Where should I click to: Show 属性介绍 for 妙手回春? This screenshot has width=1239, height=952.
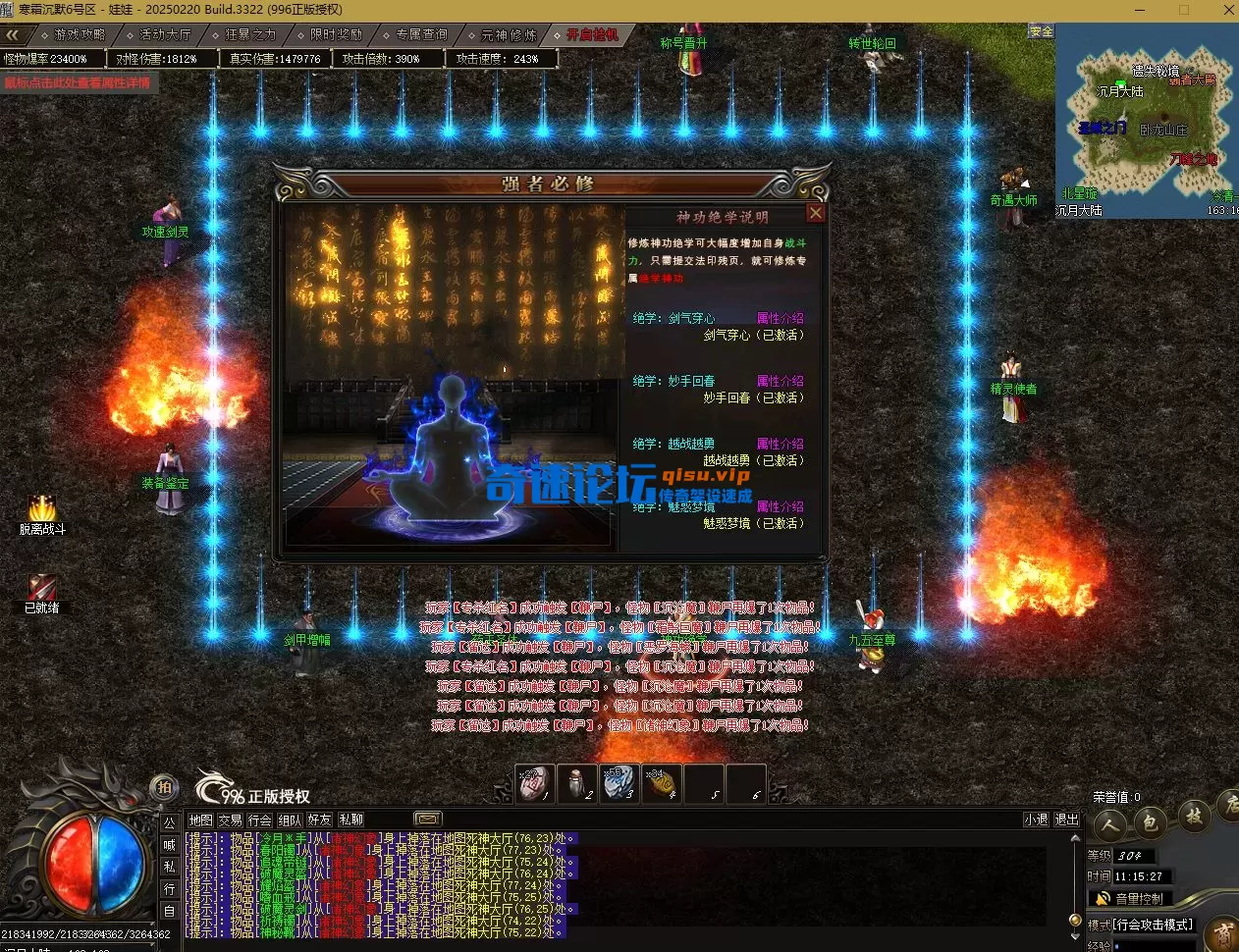click(x=780, y=381)
